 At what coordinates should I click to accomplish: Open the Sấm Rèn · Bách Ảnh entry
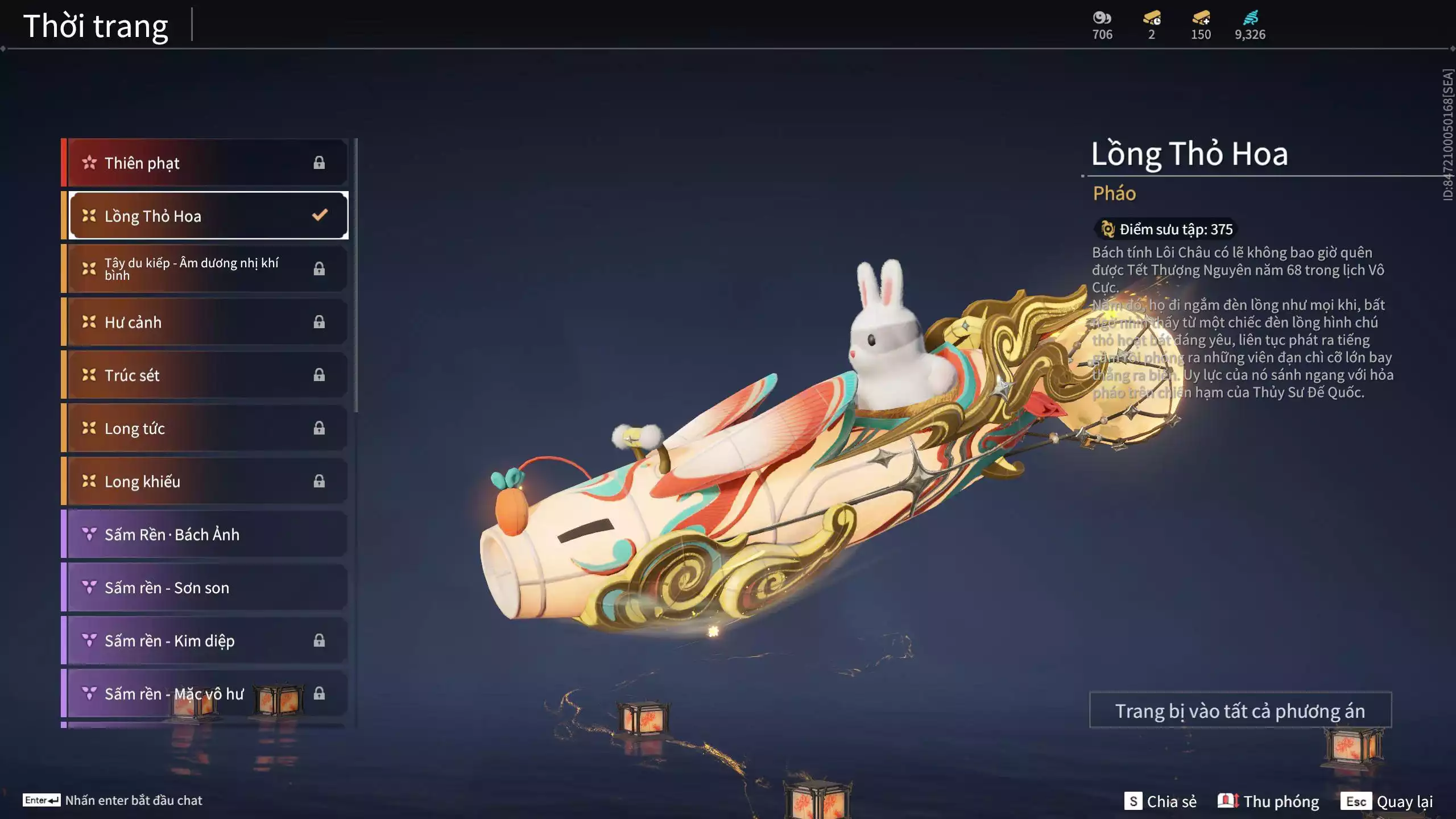click(205, 535)
